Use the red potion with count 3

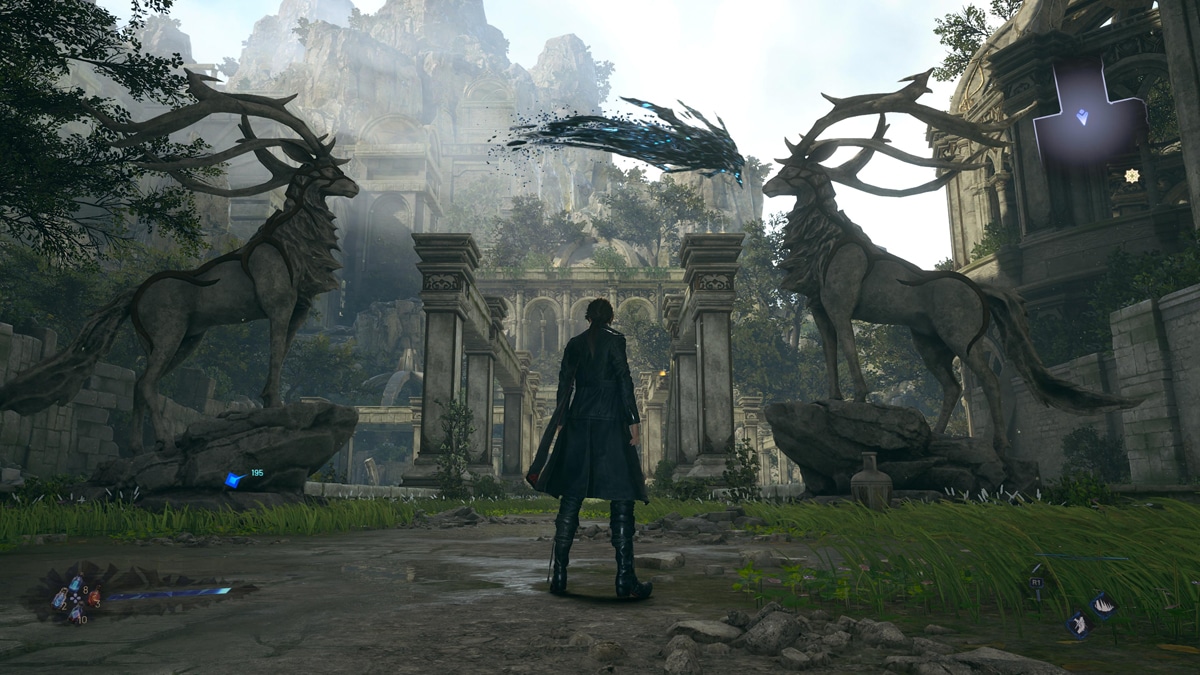pos(94,598)
